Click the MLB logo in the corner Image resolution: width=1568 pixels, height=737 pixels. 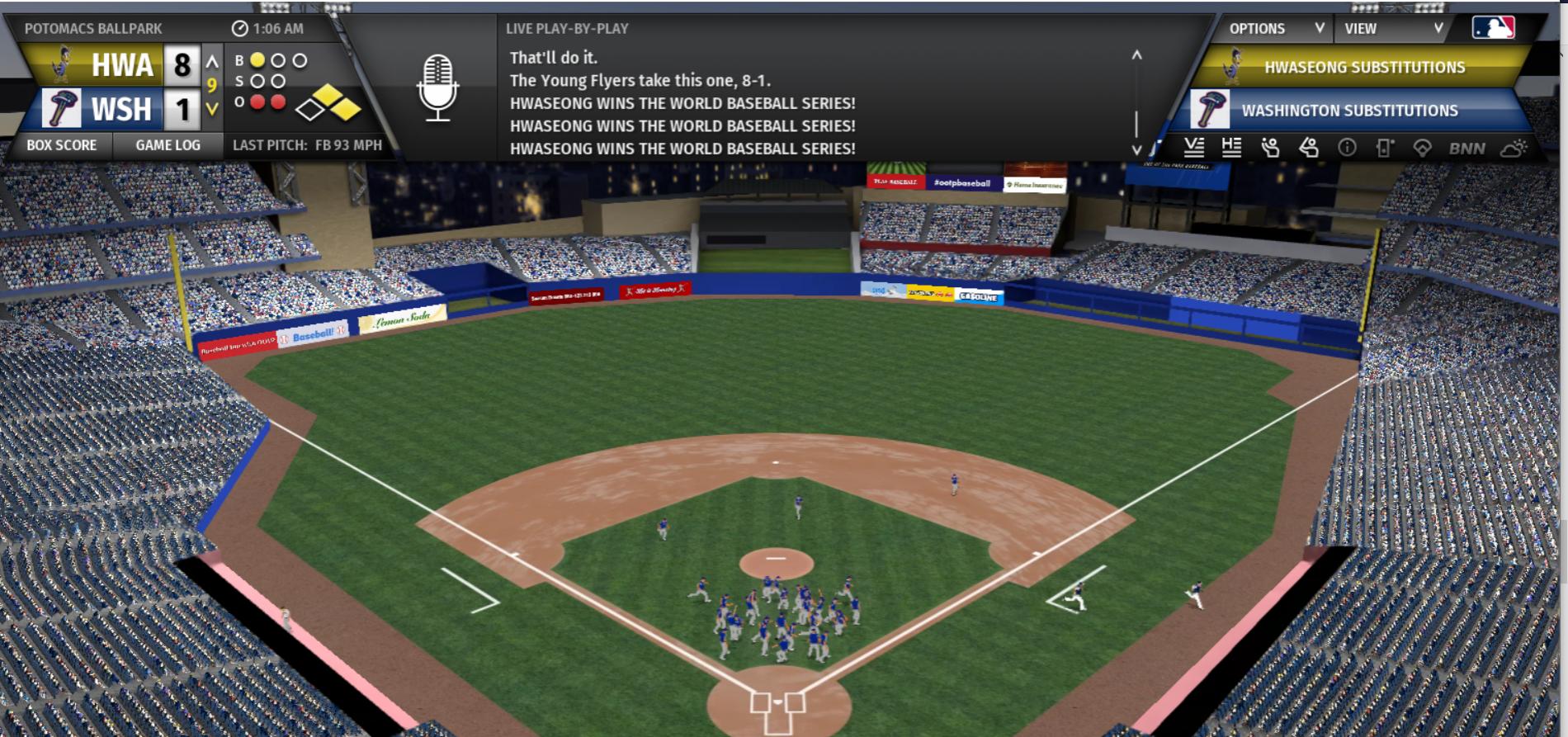coord(1493,28)
